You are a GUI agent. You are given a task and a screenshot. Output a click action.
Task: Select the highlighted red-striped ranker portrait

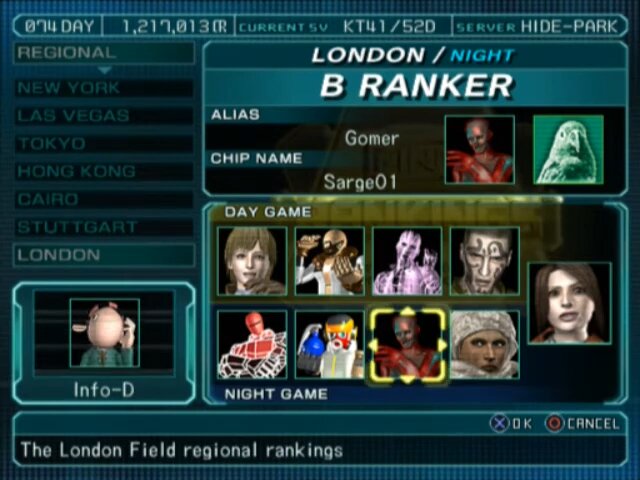pos(407,344)
